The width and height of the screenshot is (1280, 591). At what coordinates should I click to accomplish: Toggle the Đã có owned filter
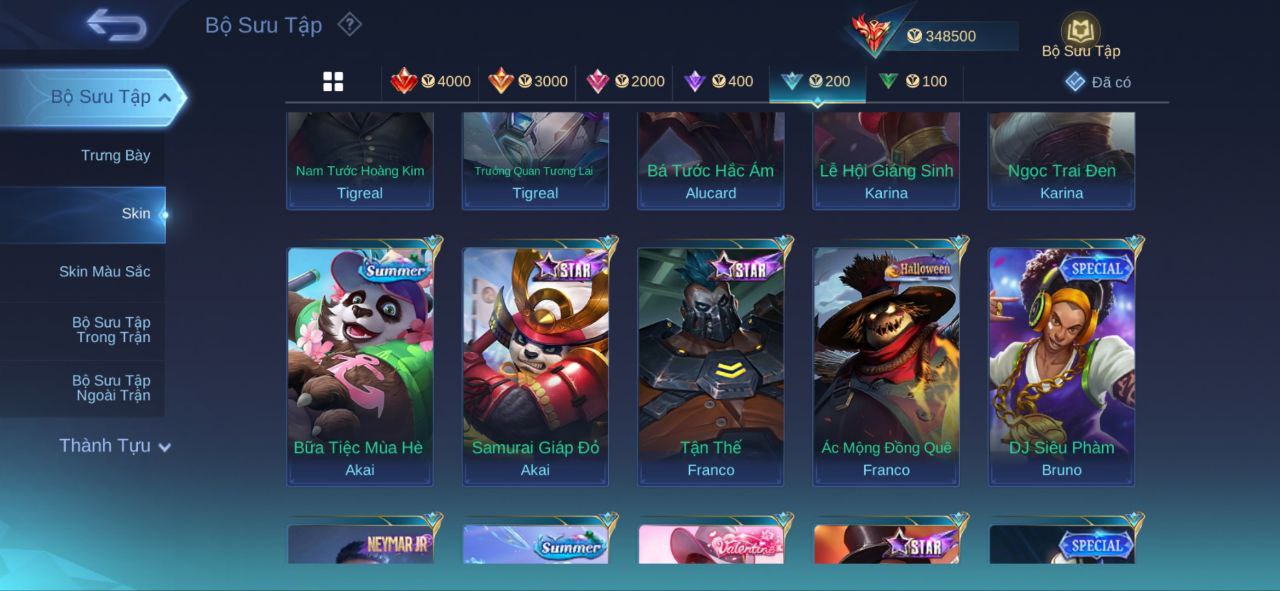point(1098,82)
